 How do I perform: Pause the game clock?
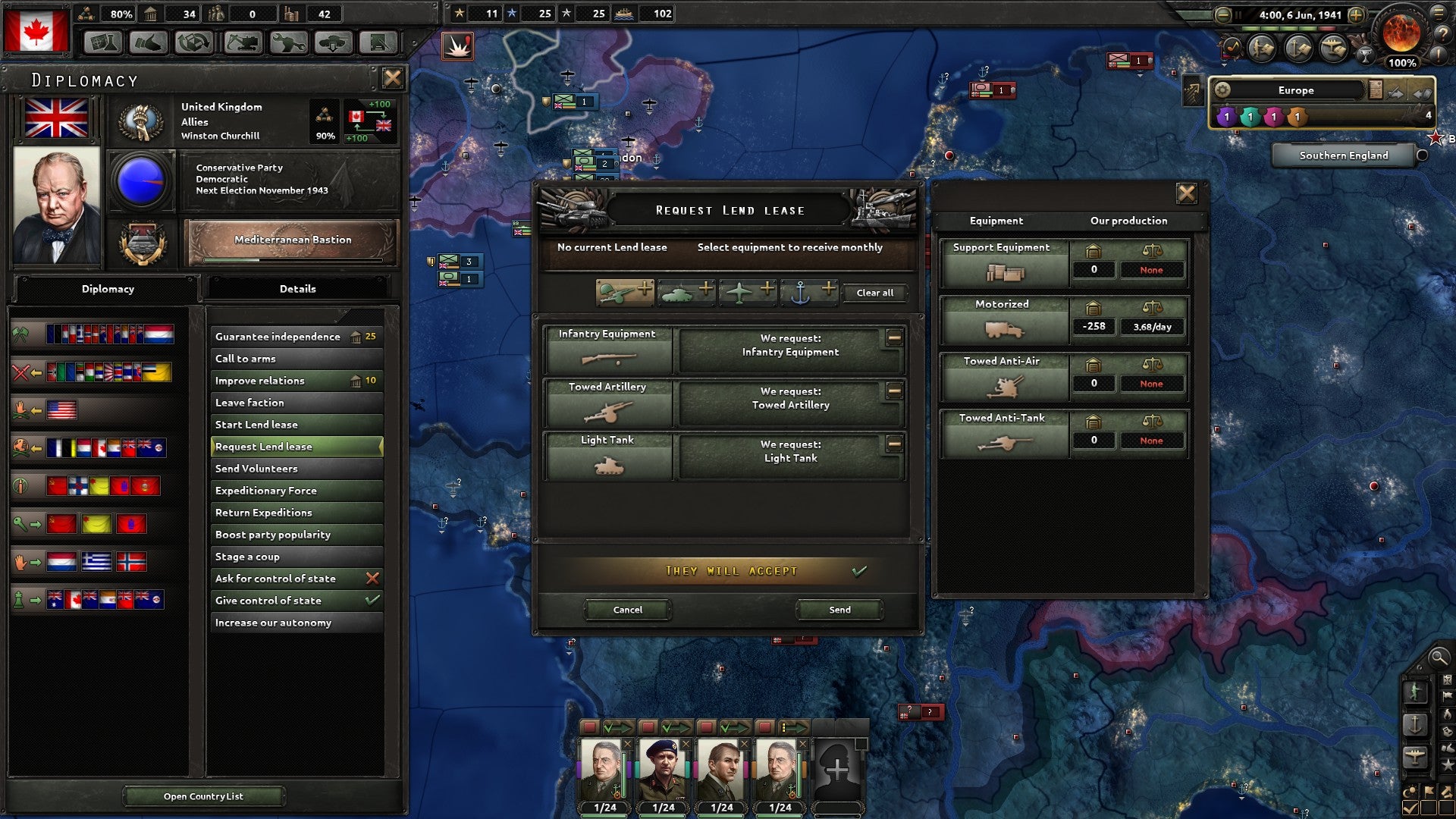pyautogui.click(x=1238, y=15)
